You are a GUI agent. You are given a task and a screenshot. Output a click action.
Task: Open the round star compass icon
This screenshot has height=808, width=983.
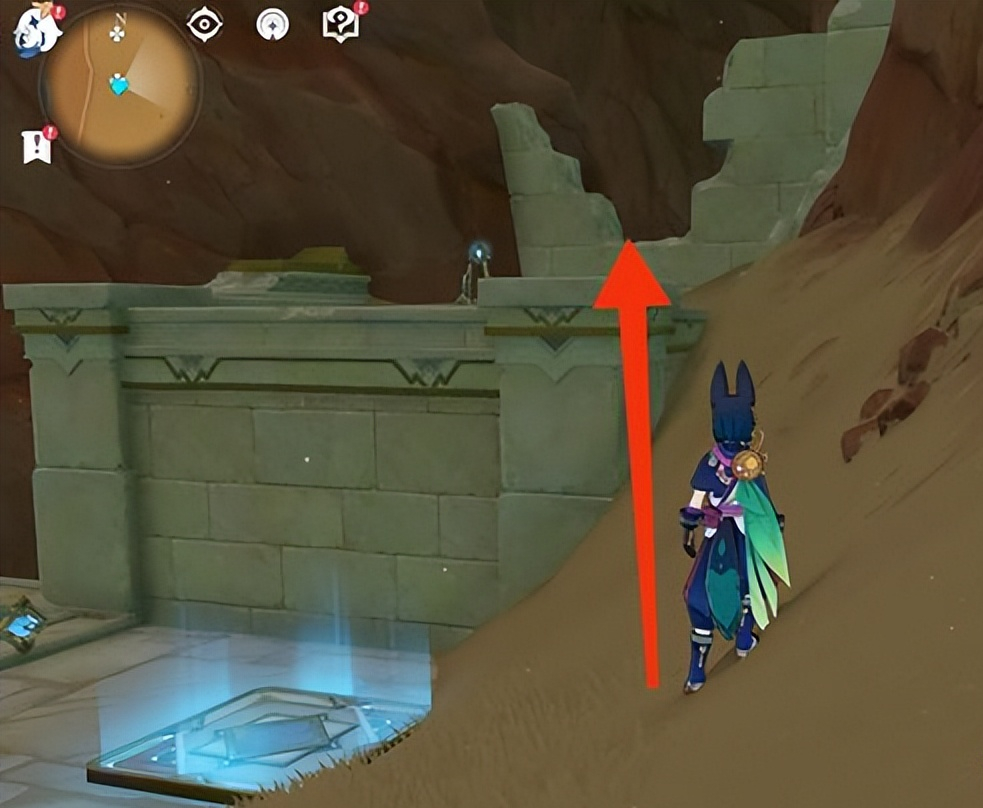272,25
